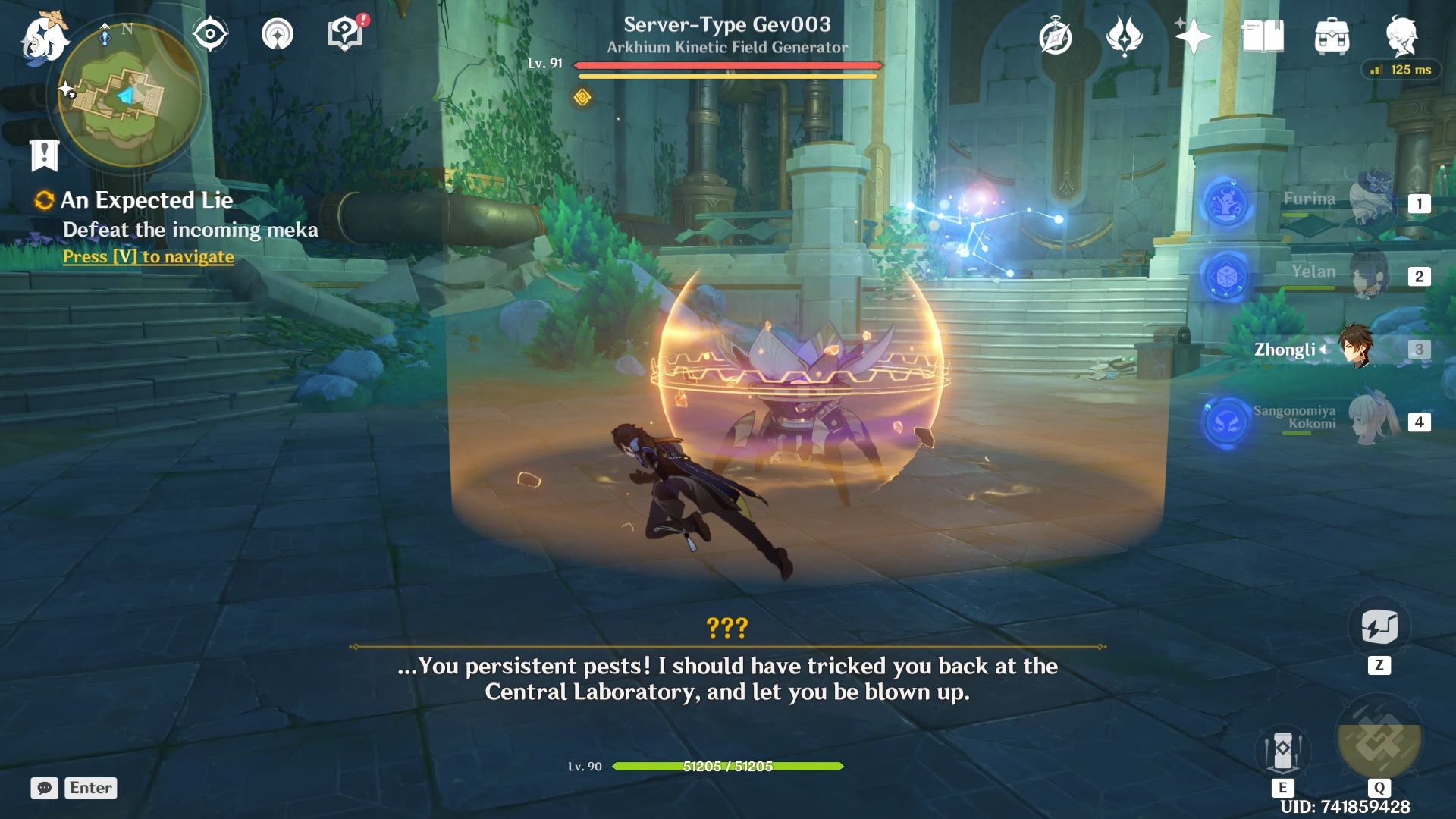Viewport: 1456px width, 819px height.
Task: Open the Adventurer Handbook book icon
Action: click(1263, 36)
